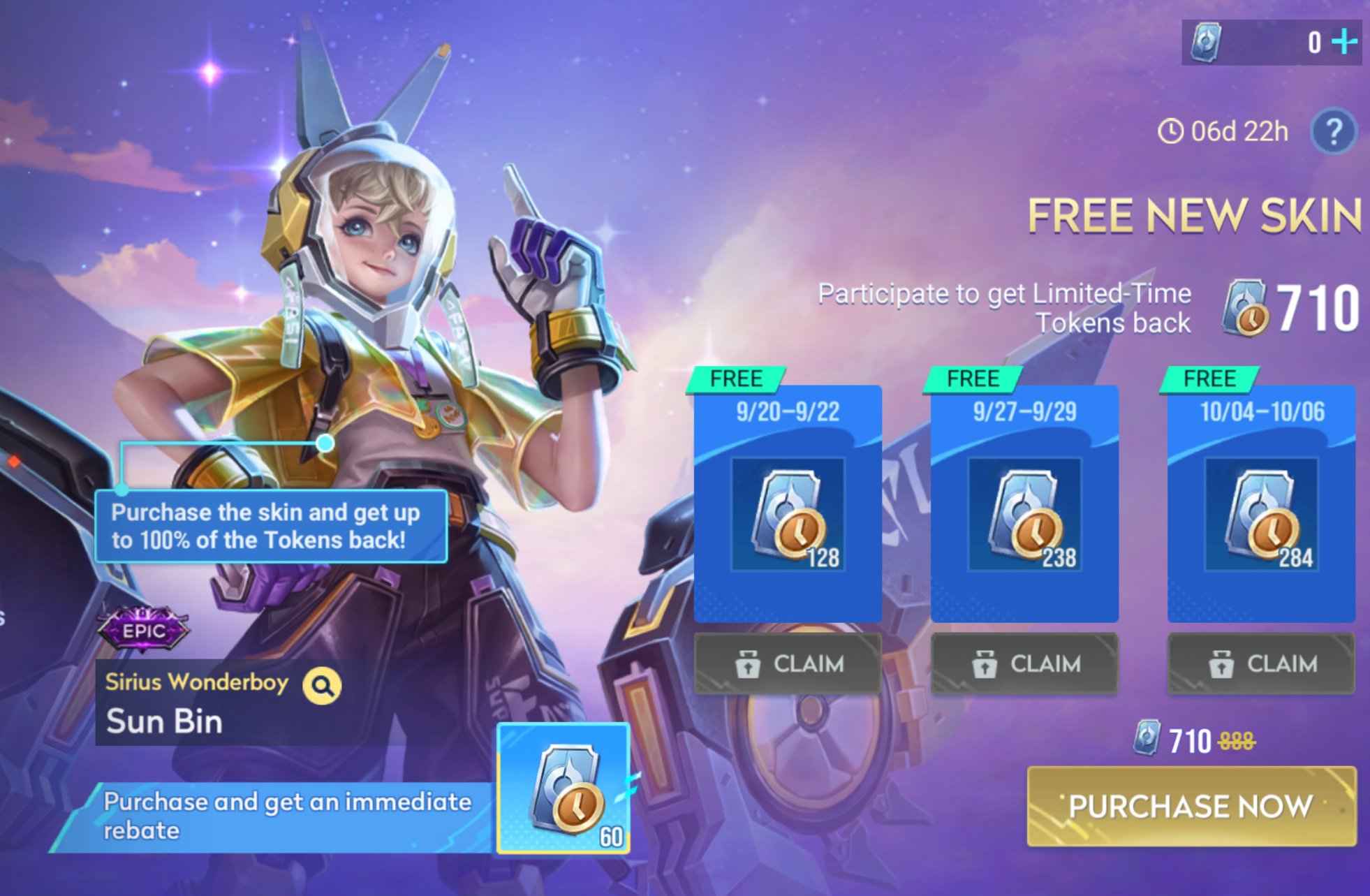Claim the 9/27–9/29 reward
The height and width of the screenshot is (896, 1370).
click(1024, 663)
